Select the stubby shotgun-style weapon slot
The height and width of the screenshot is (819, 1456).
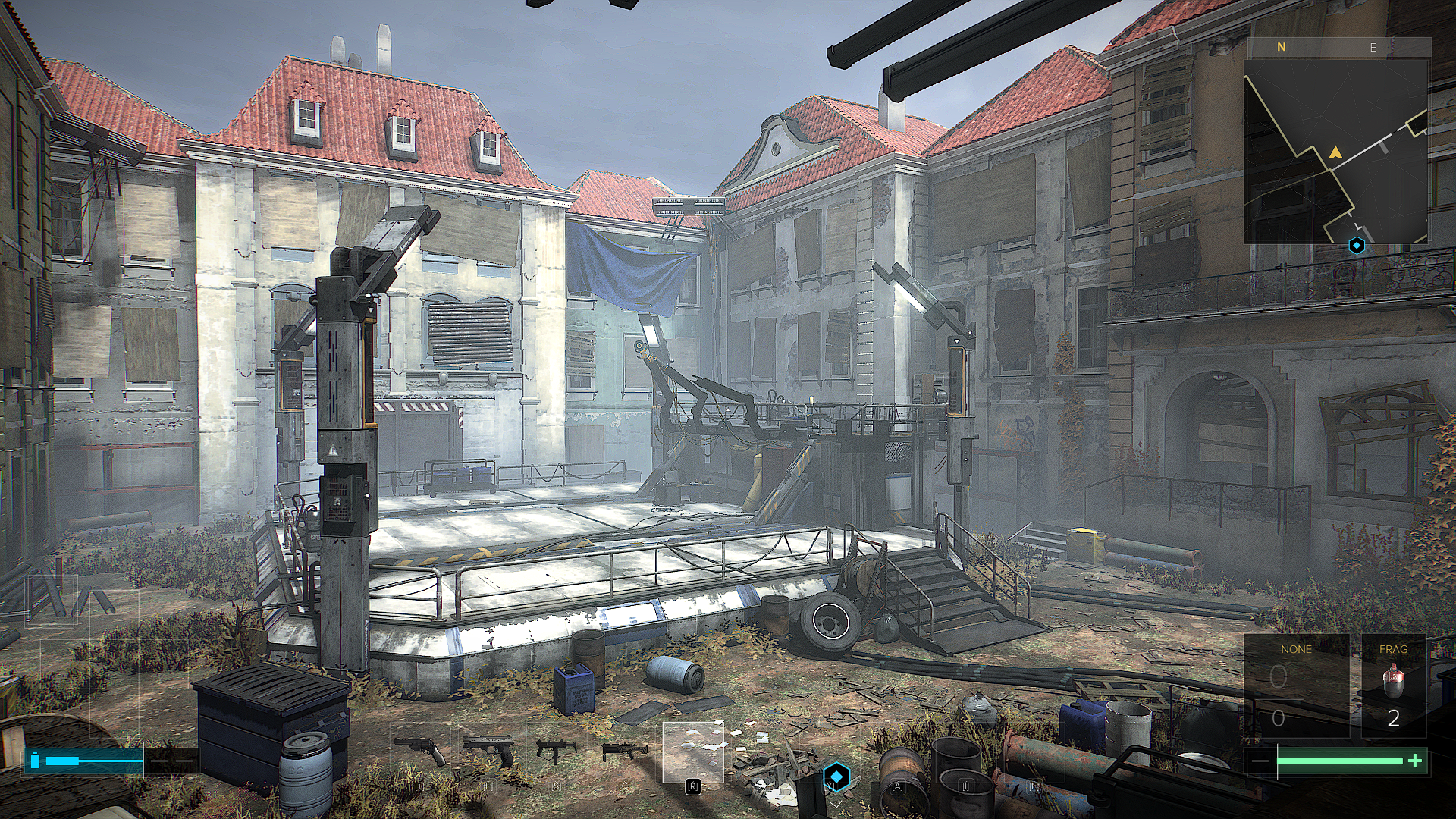coord(624,751)
